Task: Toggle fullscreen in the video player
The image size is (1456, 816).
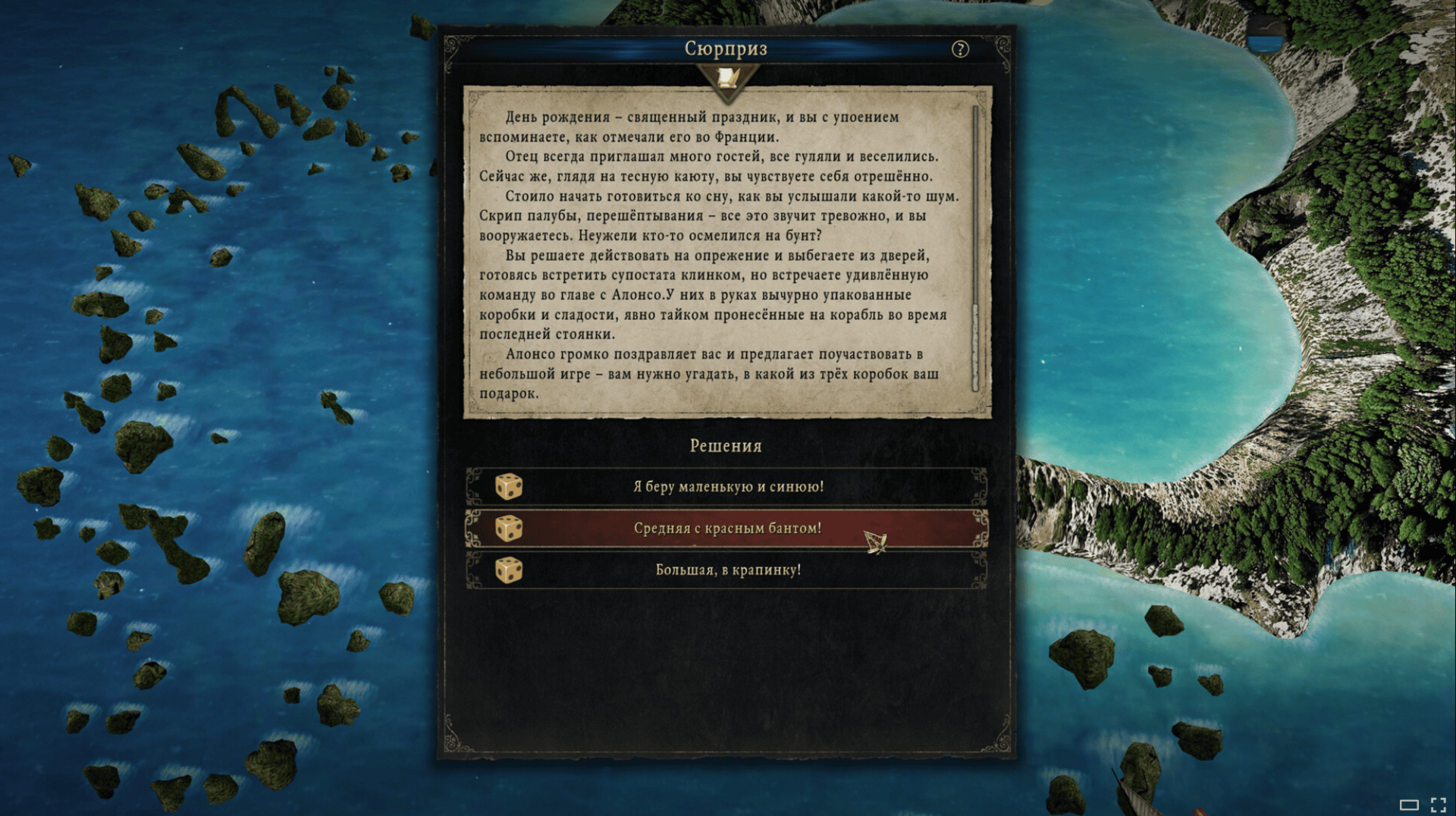Action: point(1438,805)
